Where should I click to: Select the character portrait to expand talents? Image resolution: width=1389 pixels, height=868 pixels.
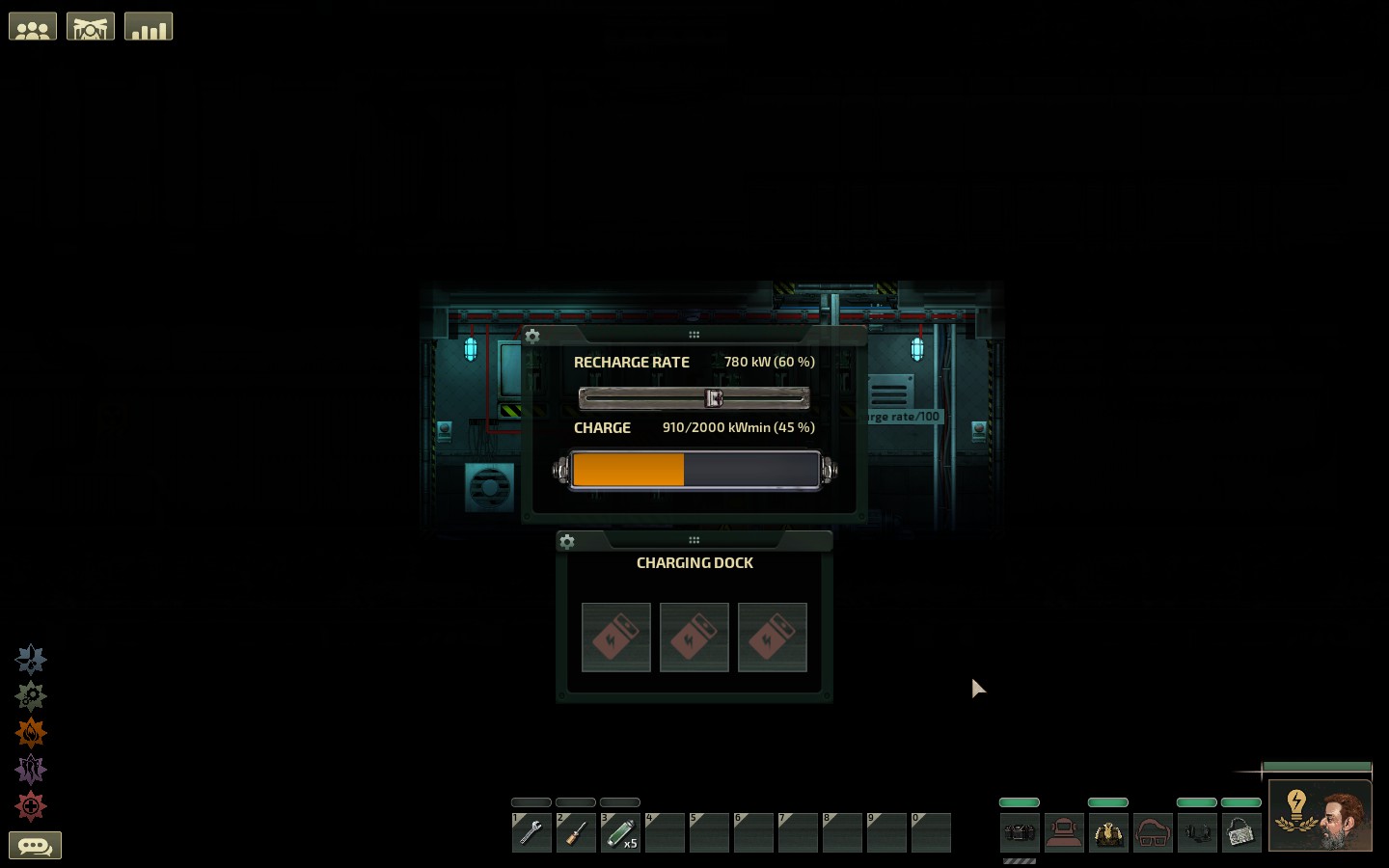pyautogui.click(x=1321, y=815)
